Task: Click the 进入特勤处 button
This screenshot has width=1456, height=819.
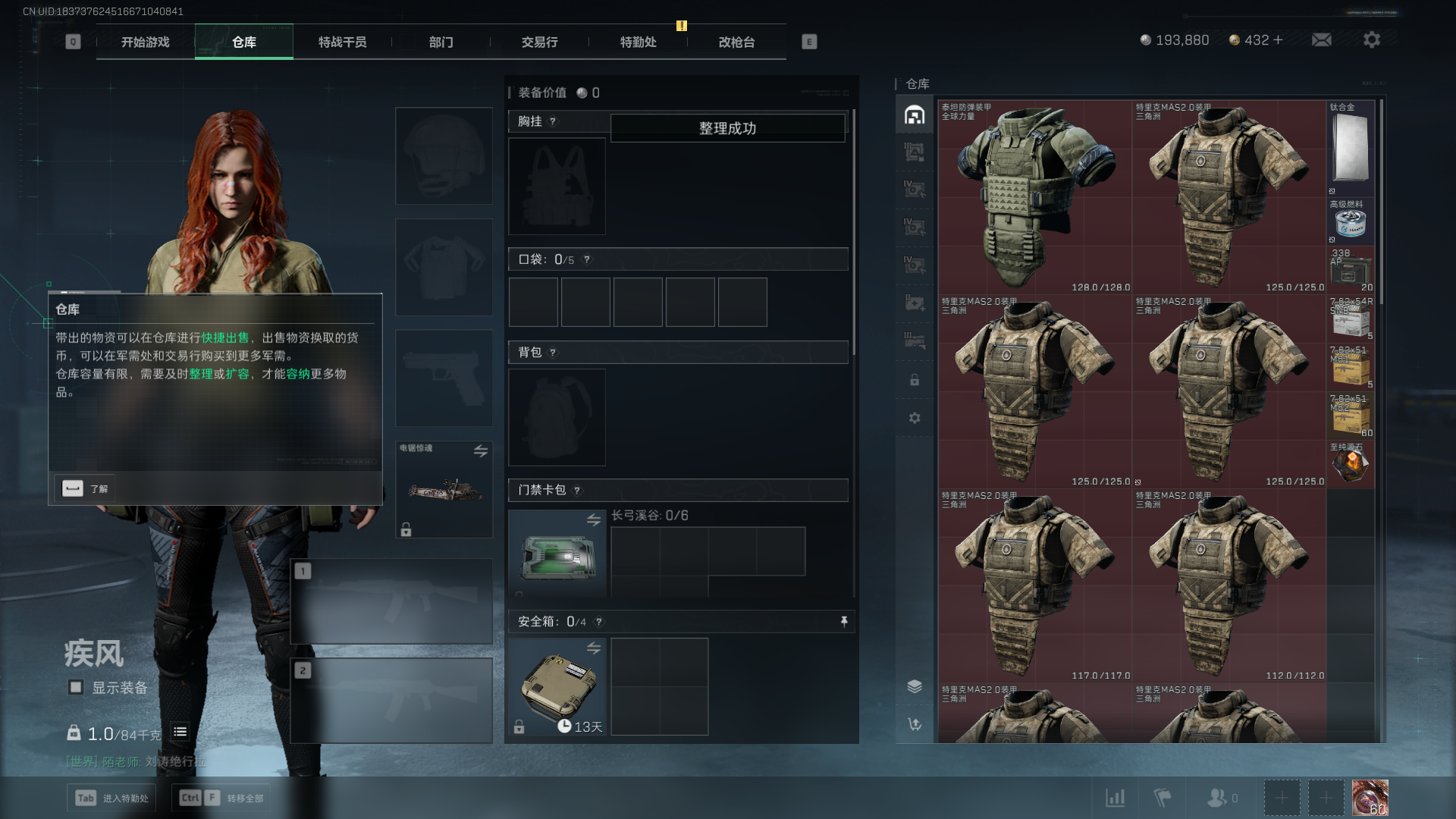Action: click(x=112, y=798)
